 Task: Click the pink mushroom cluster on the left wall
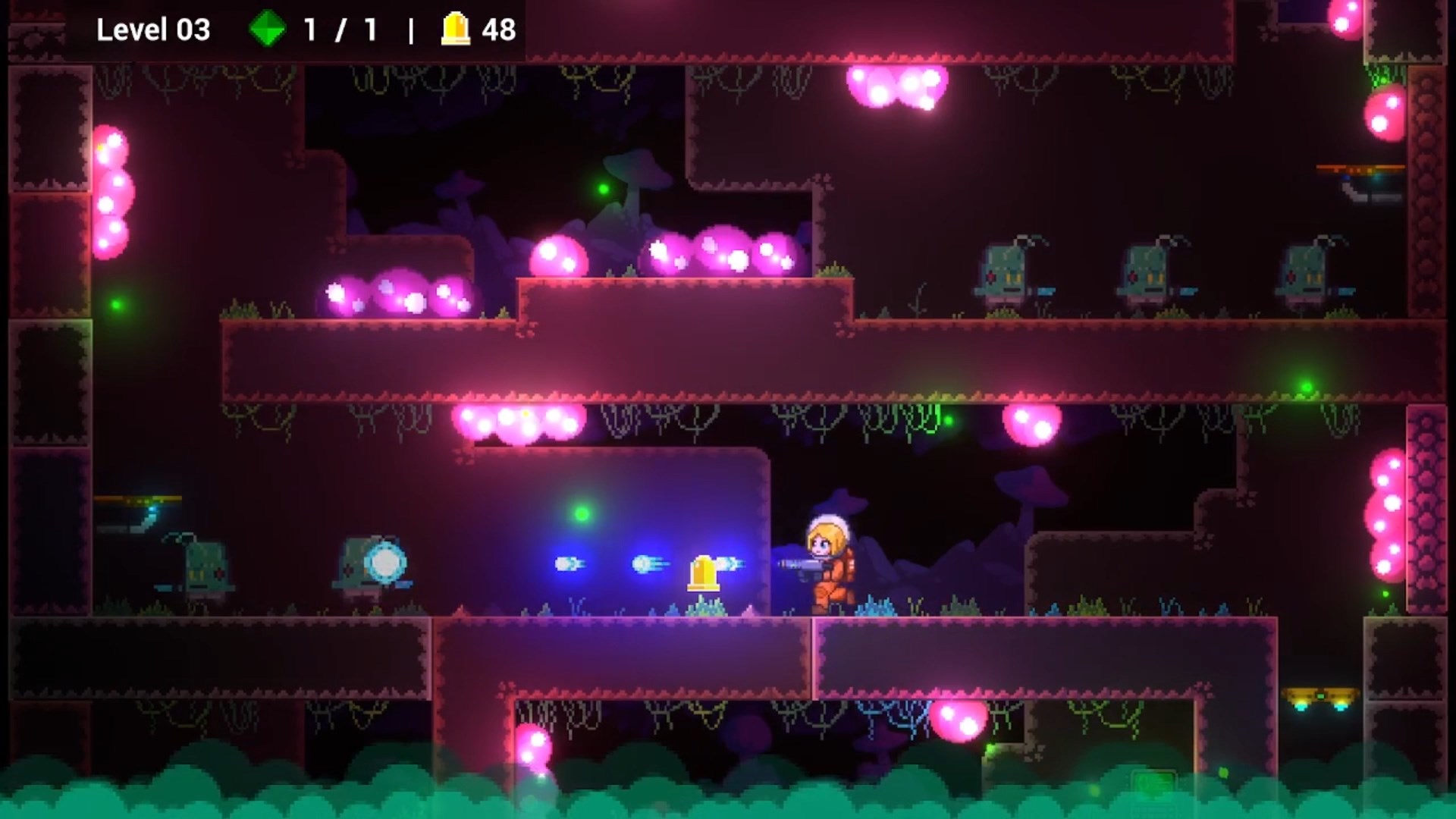[112, 190]
